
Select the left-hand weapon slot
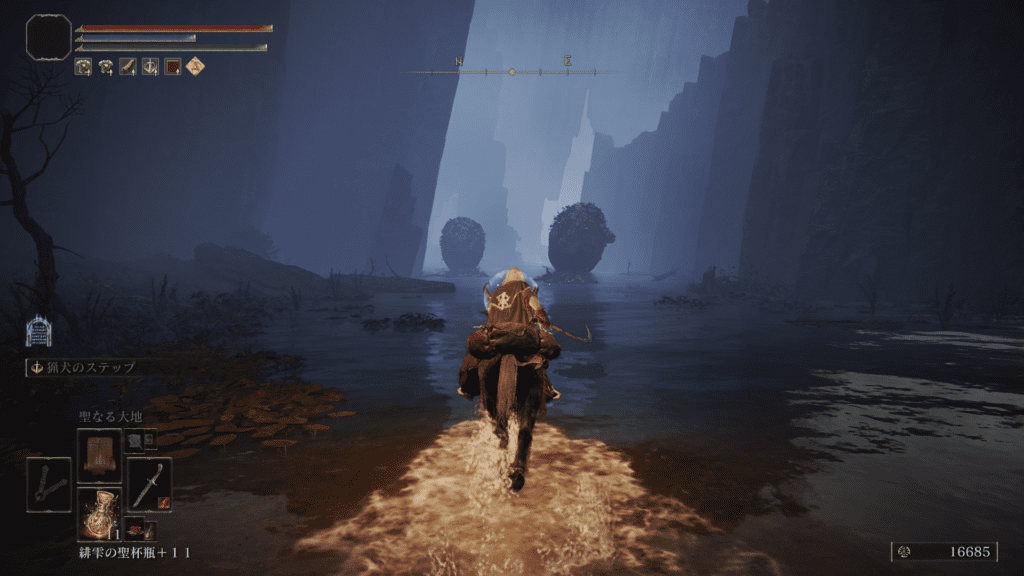tap(48, 484)
